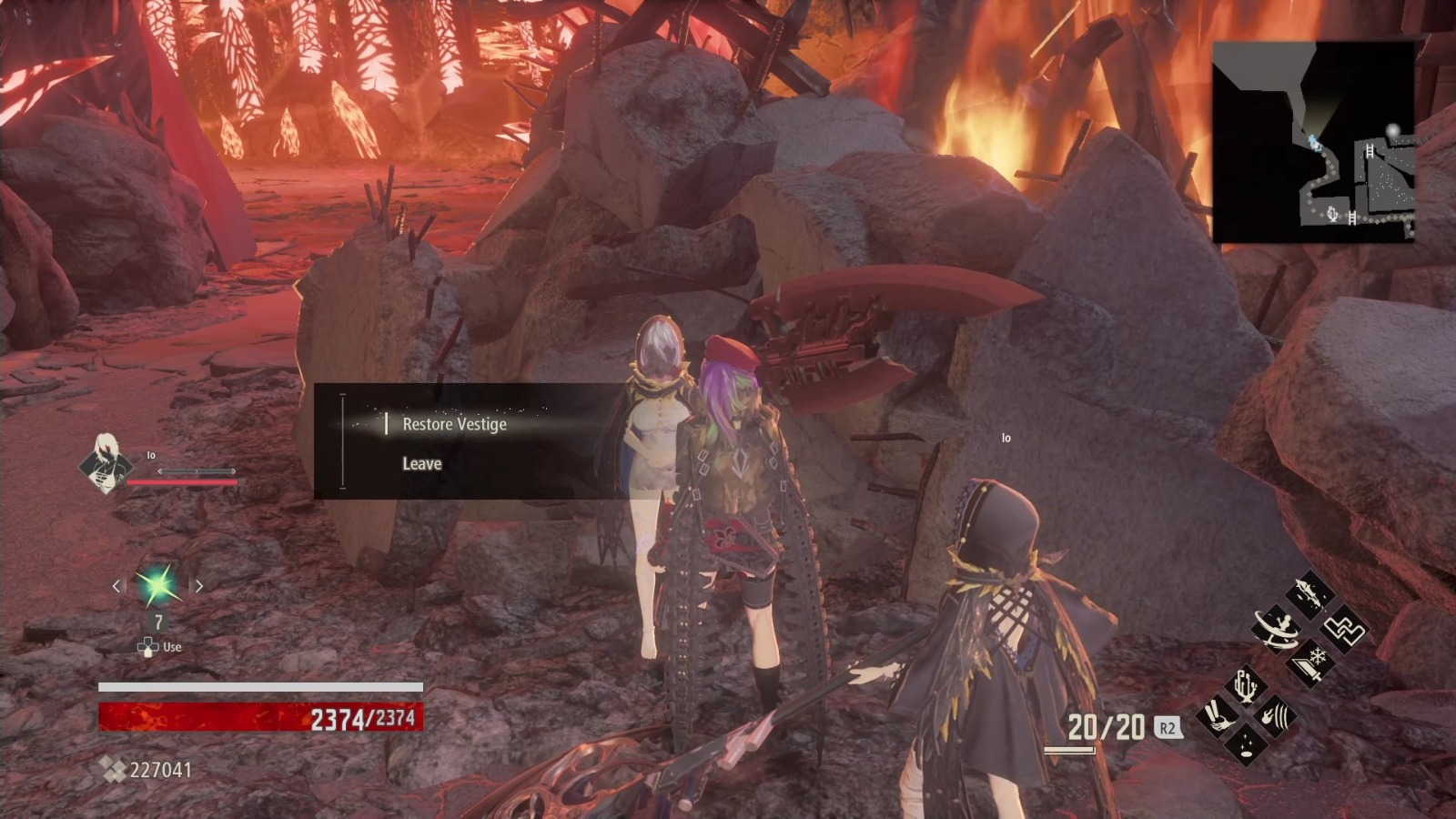The image size is (1456, 819).
Task: Select the clawed hand gift icon
Action: click(x=1216, y=714)
